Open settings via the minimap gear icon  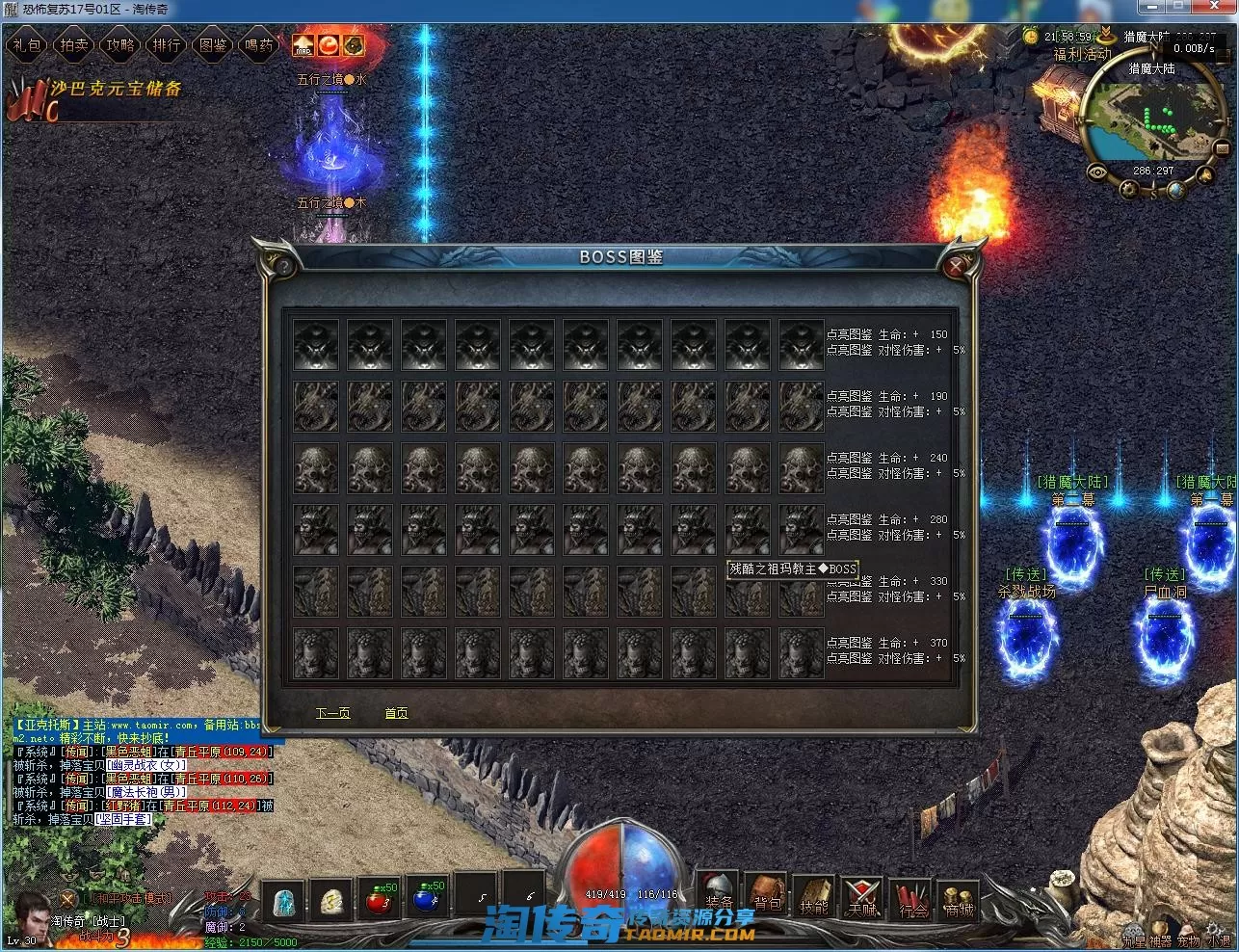click(x=1128, y=188)
